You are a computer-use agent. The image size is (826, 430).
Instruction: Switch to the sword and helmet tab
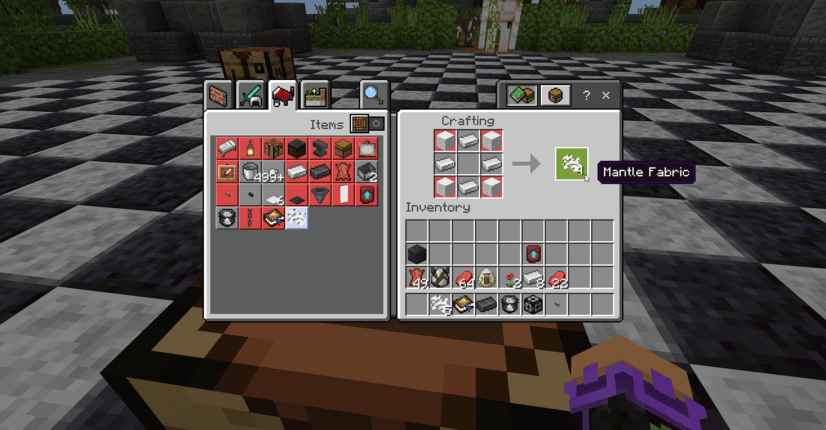250,95
